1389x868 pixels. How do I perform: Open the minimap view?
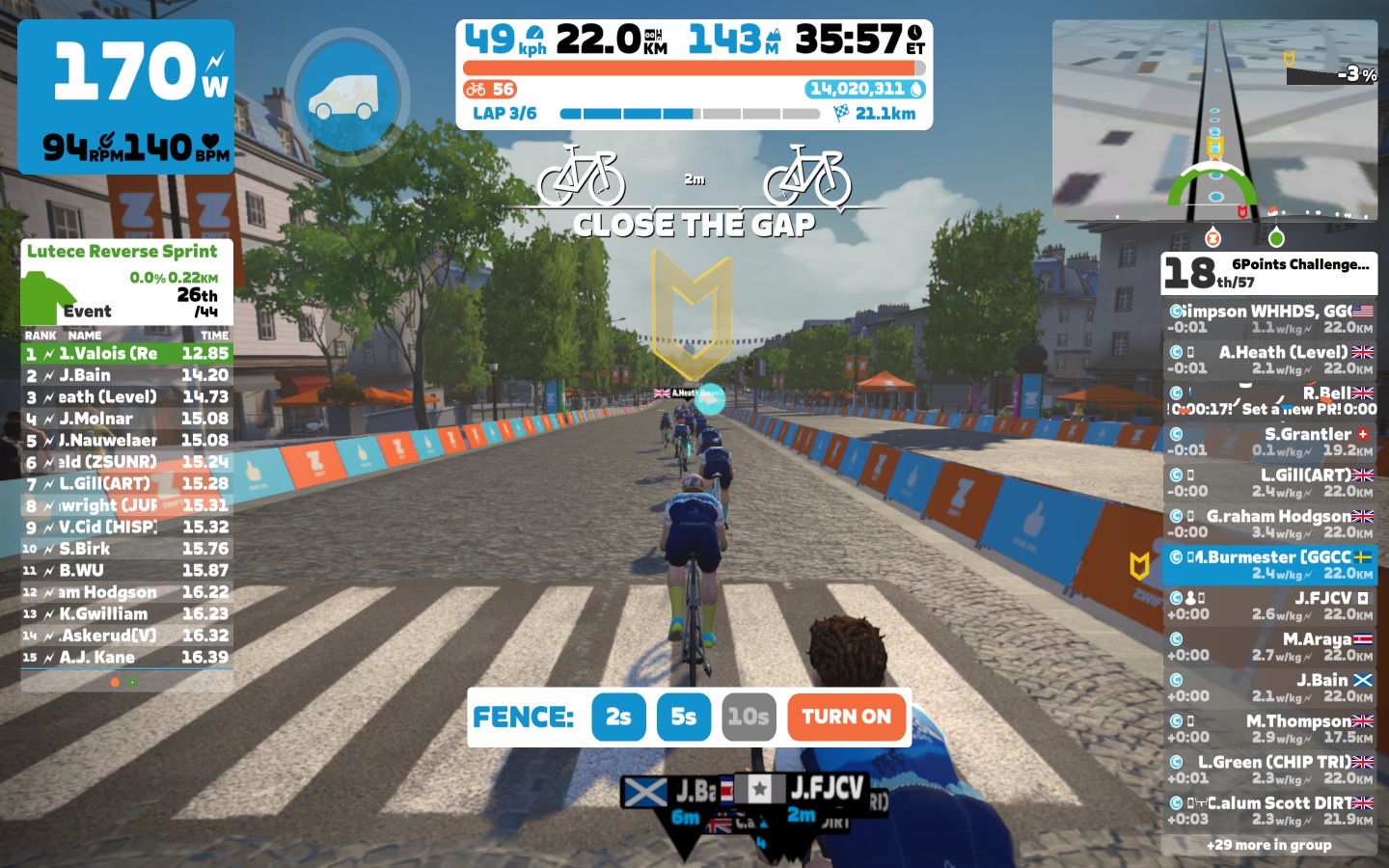click(x=1214, y=121)
